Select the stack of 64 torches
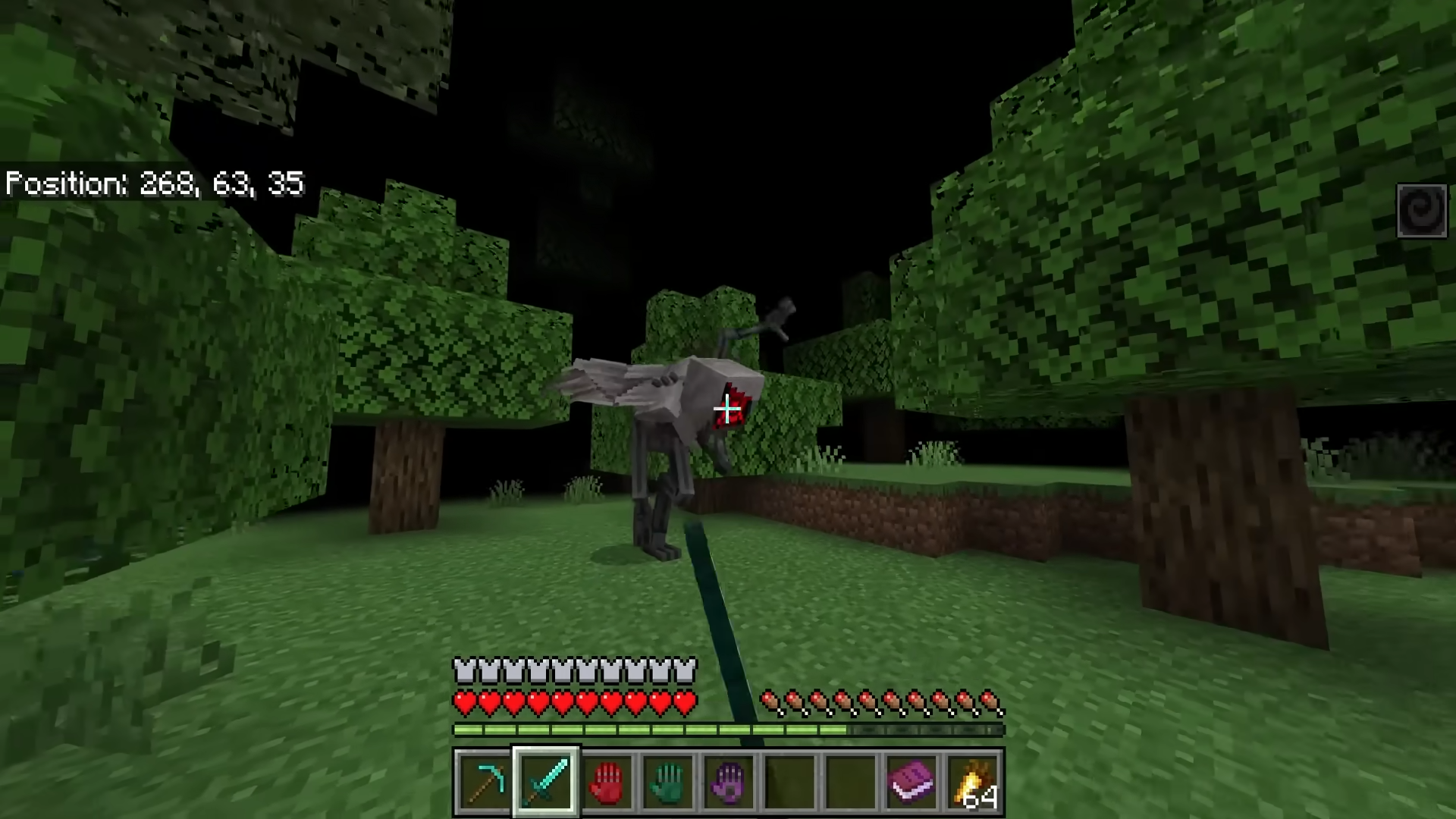The image size is (1456, 819). click(x=973, y=782)
